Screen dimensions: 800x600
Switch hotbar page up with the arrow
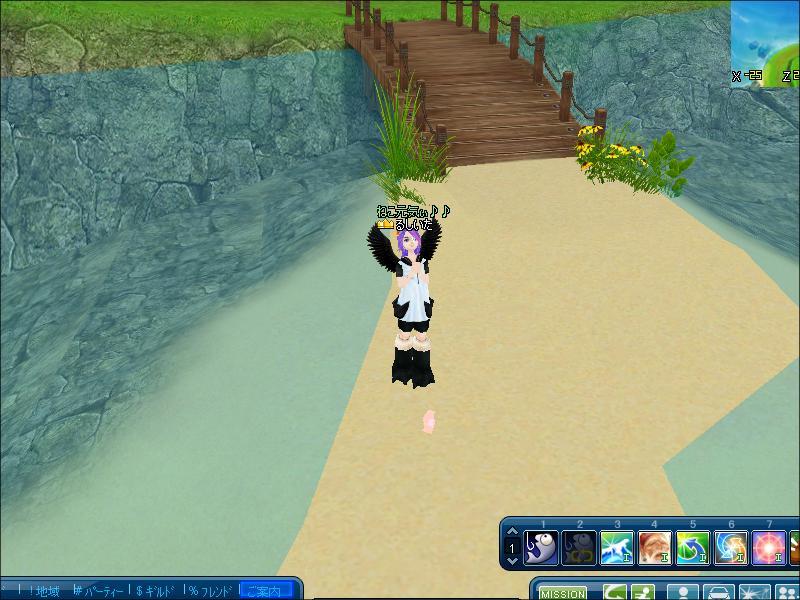point(512,533)
